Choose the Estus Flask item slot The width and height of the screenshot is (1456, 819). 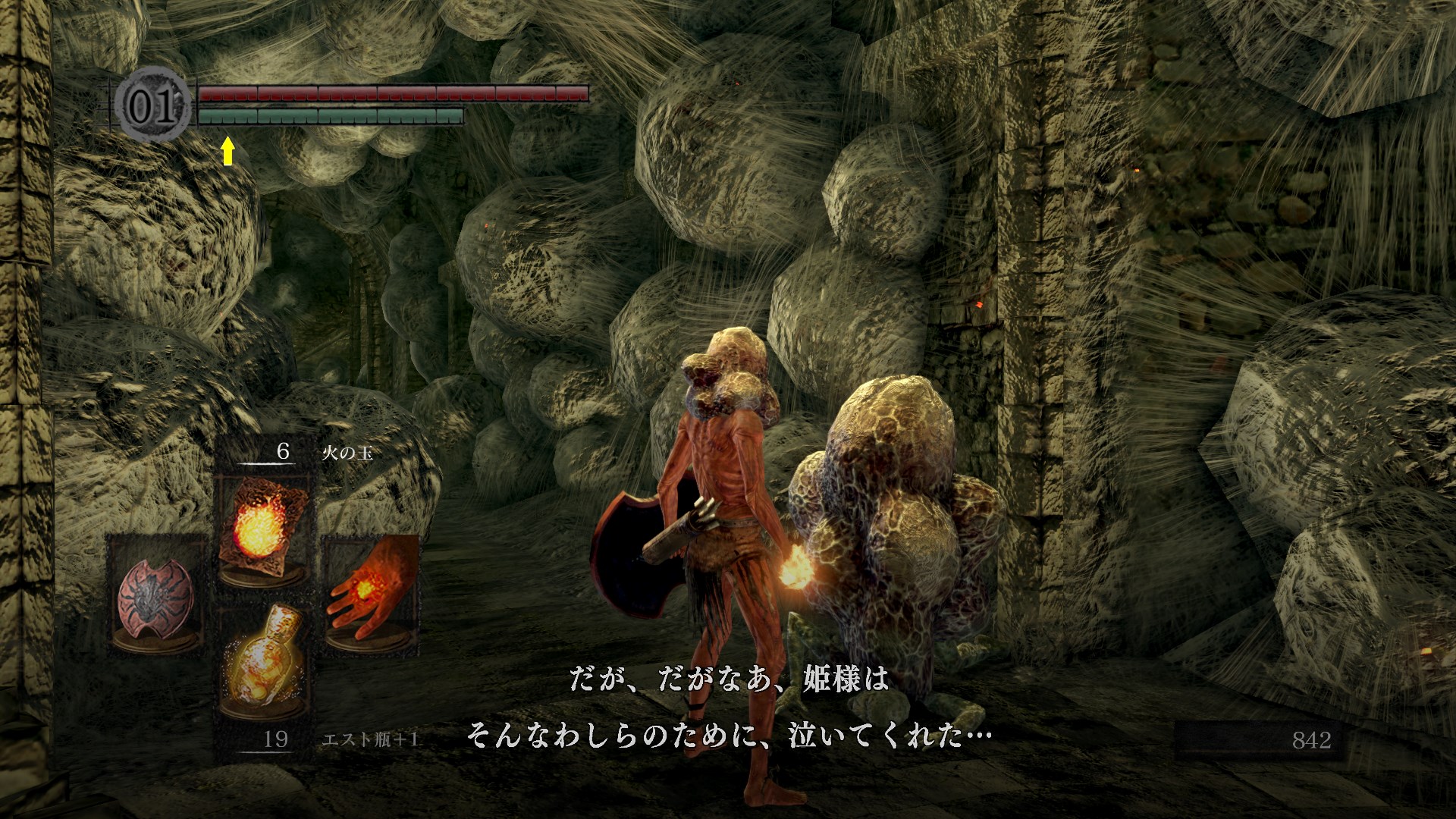pyautogui.click(x=263, y=660)
